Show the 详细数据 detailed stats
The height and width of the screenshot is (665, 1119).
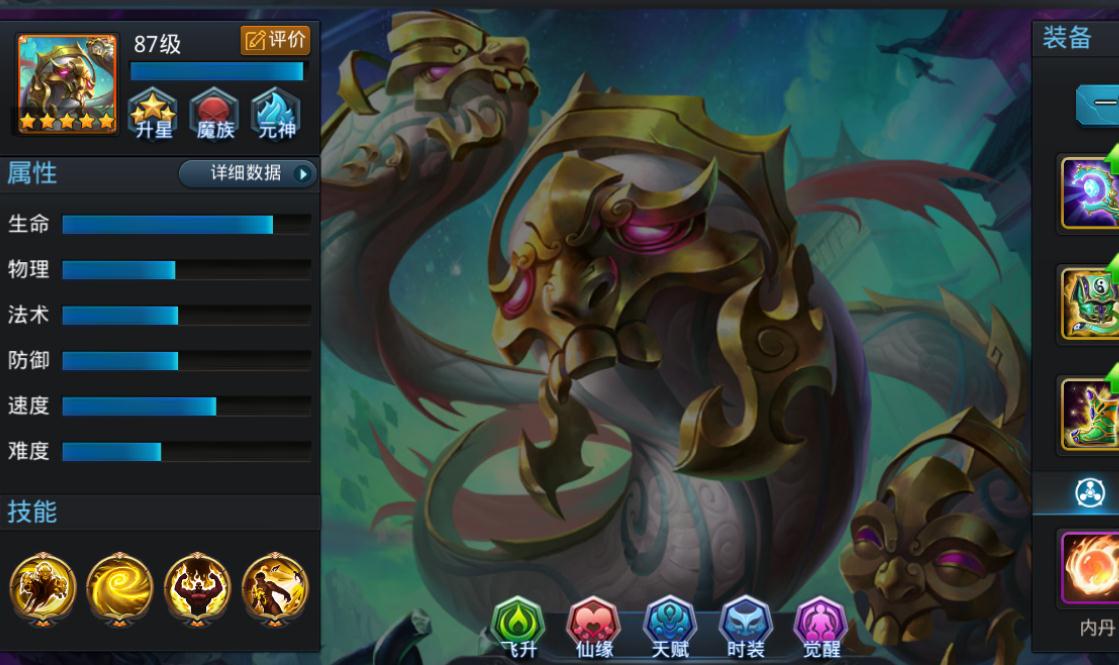(248, 173)
